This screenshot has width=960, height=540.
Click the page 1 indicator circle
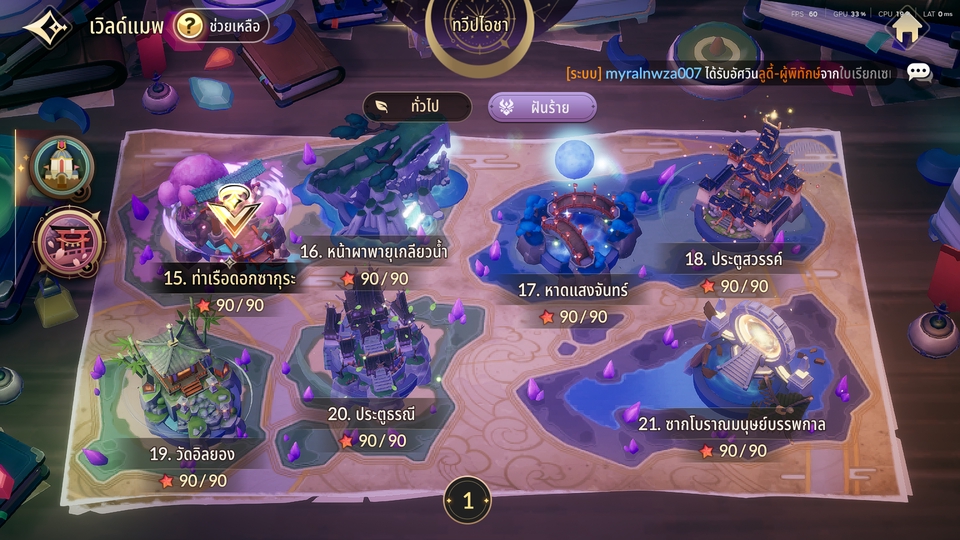coord(467,501)
